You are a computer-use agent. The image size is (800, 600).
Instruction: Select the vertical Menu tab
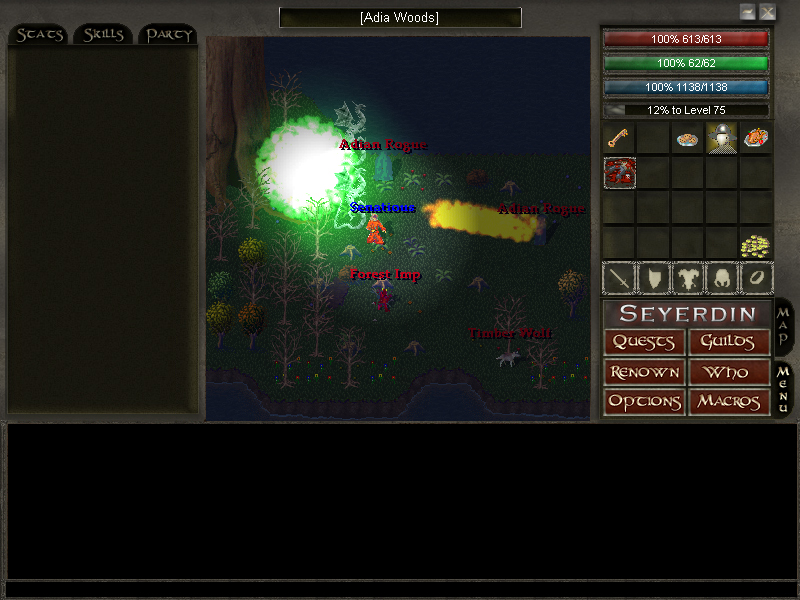pyautogui.click(x=784, y=388)
